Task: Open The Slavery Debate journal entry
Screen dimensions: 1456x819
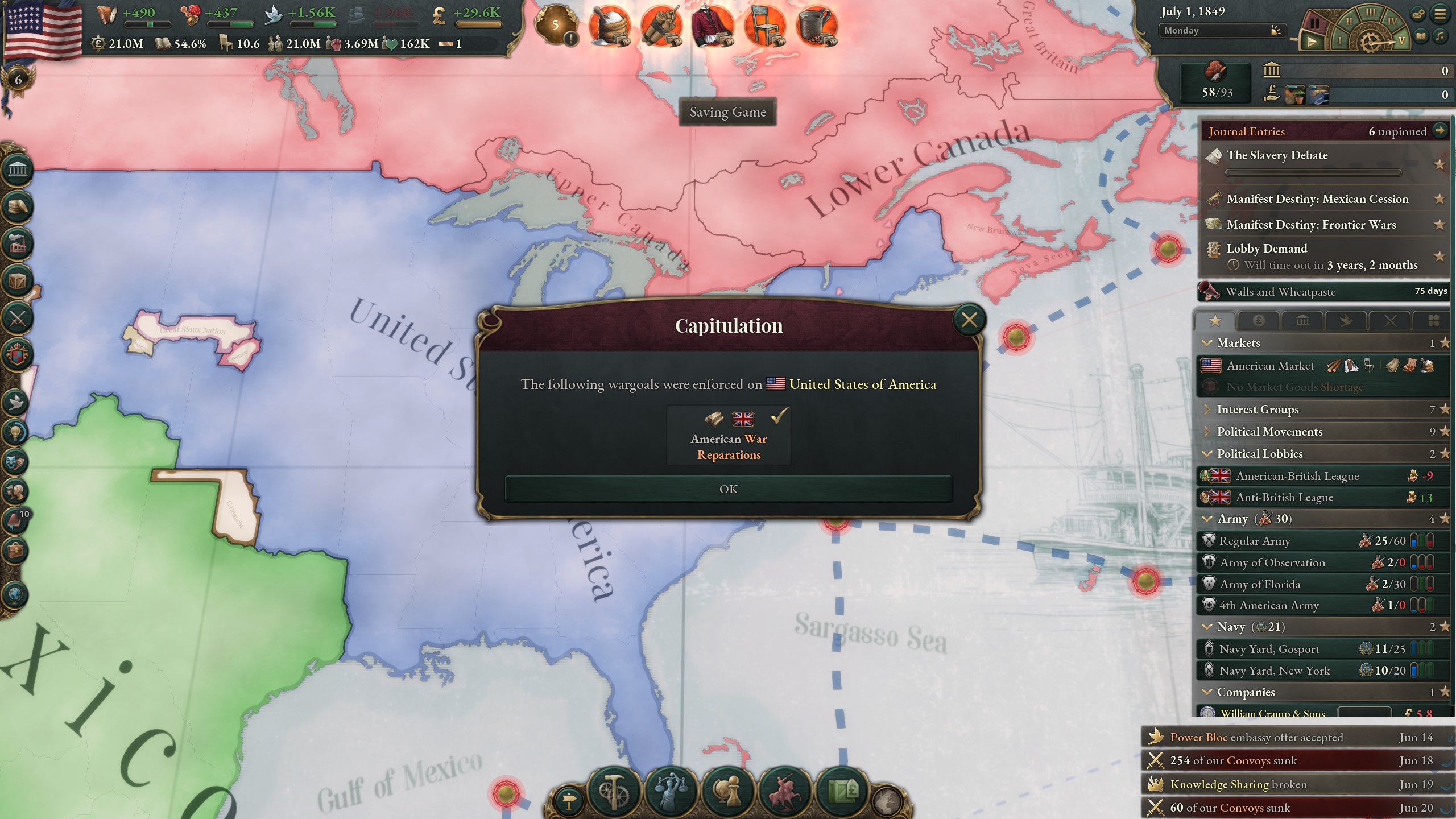Action: click(x=1277, y=155)
